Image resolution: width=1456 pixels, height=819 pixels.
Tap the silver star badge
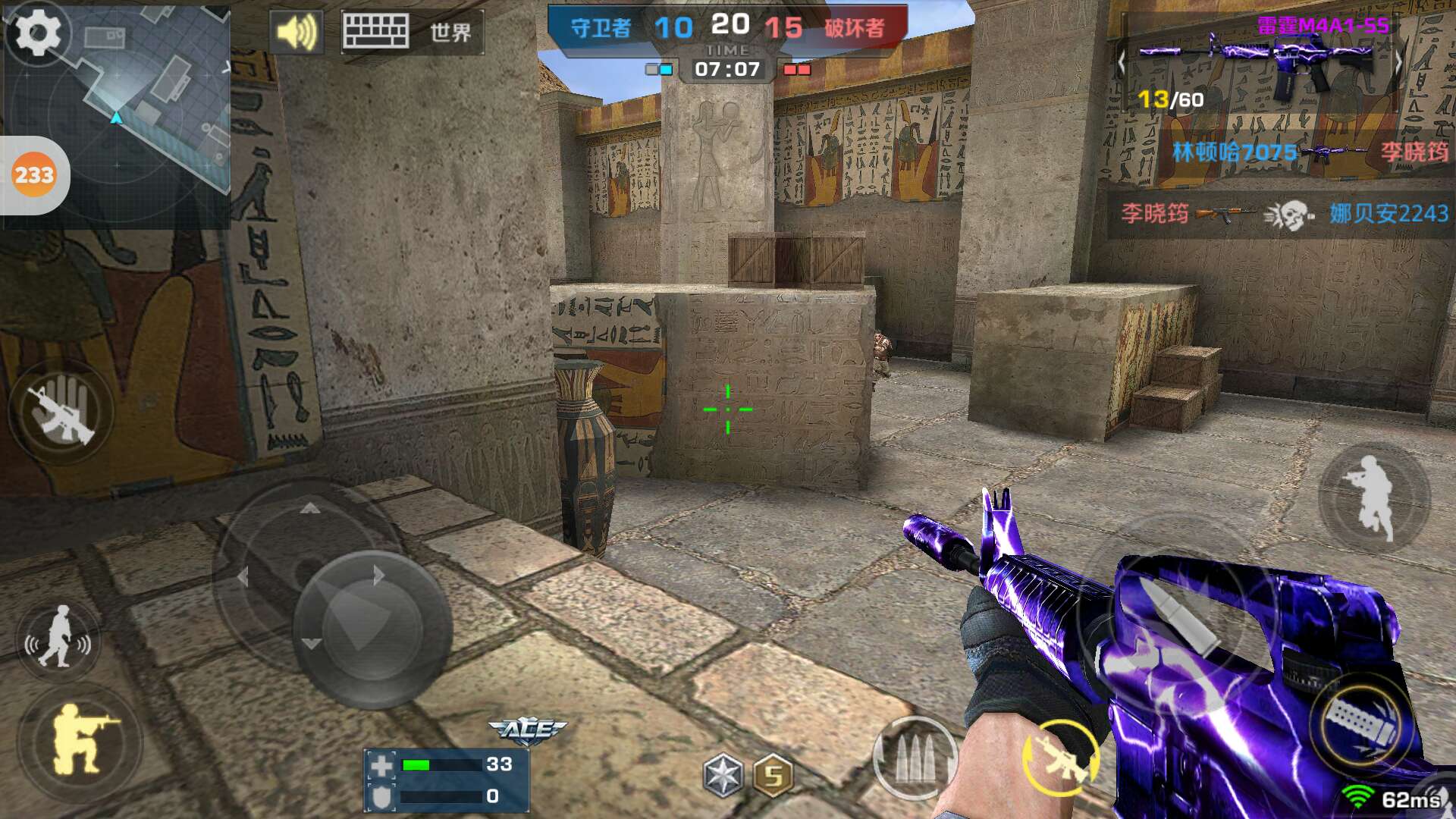(x=723, y=775)
